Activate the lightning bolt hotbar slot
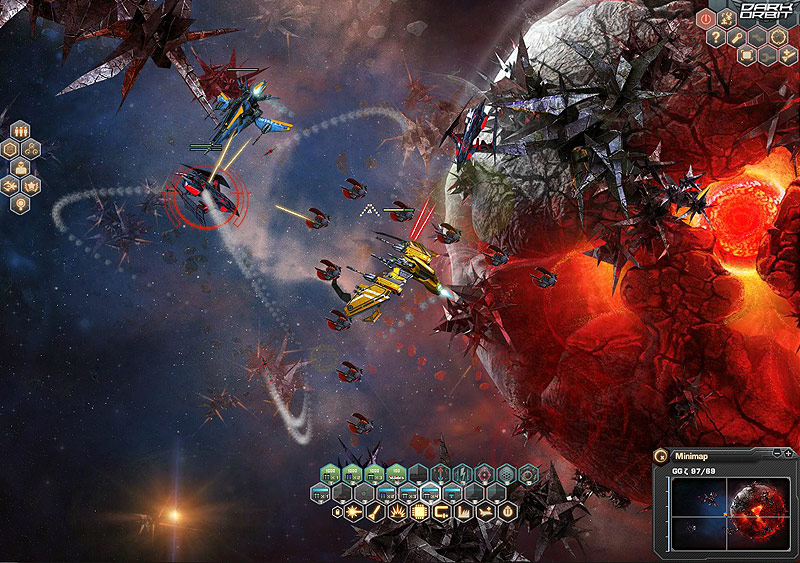The image size is (800, 563). 463,472
